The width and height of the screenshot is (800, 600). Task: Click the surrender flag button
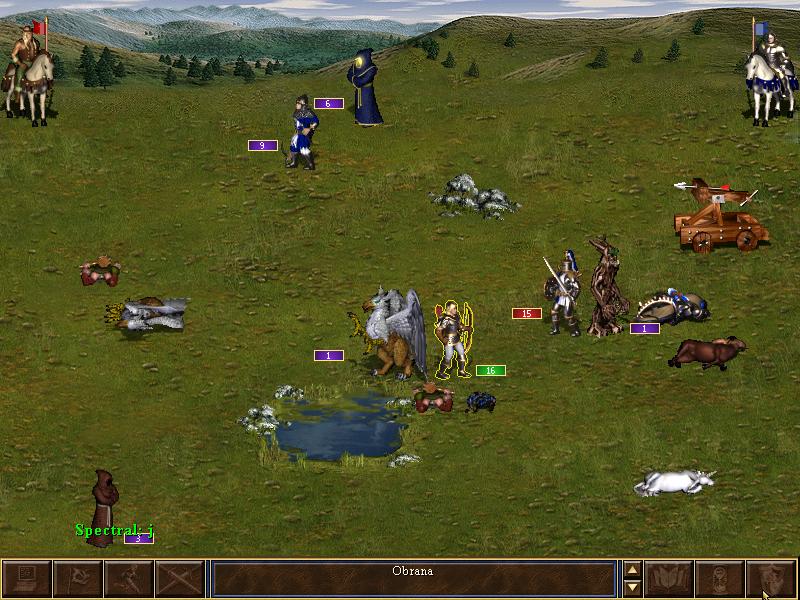coord(78,579)
